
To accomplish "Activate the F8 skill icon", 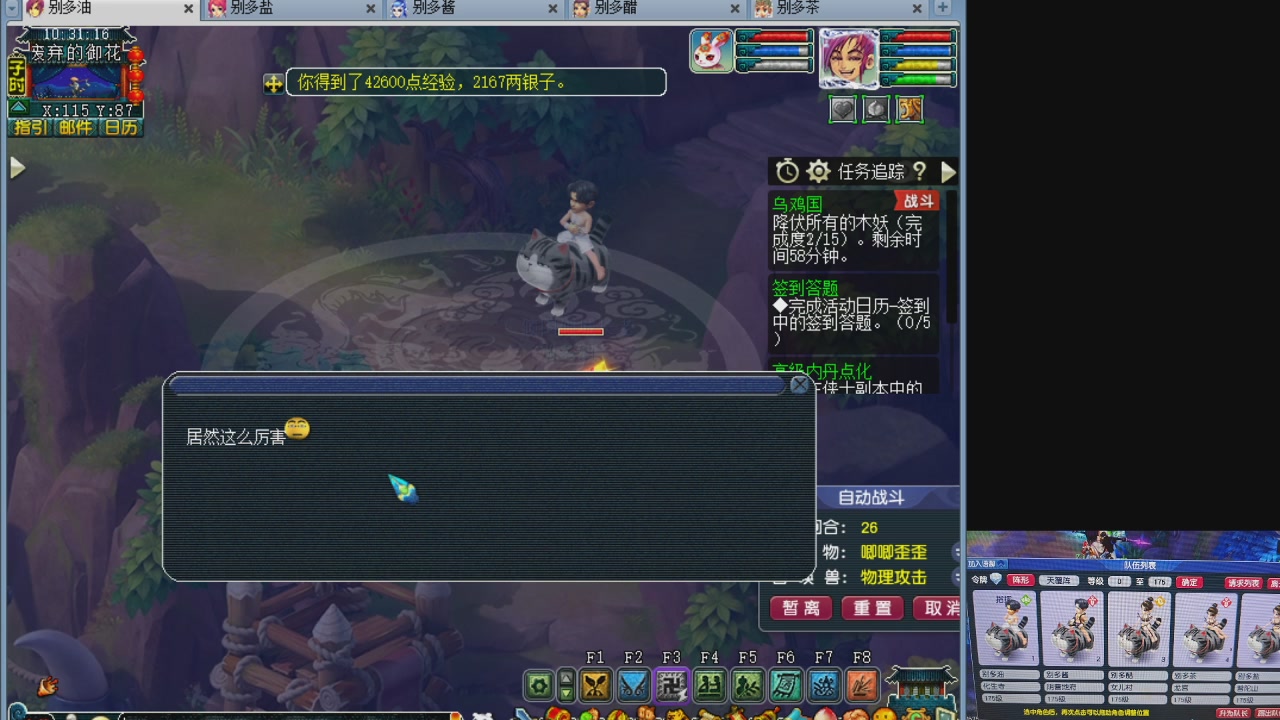I will [861, 687].
